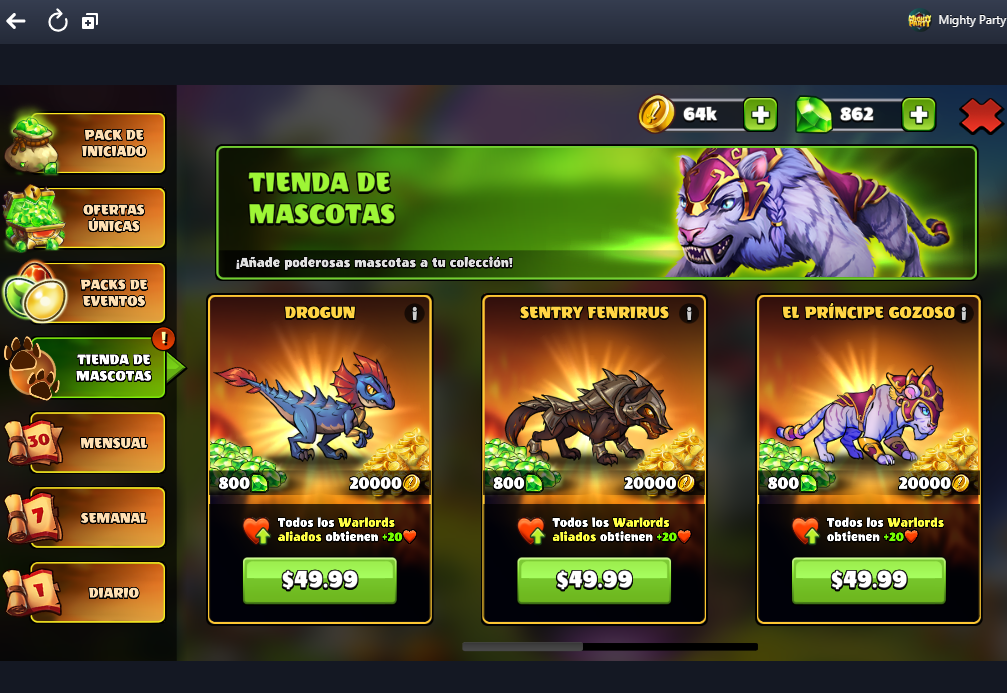Buy Drogun for $49.99

(x=320, y=580)
